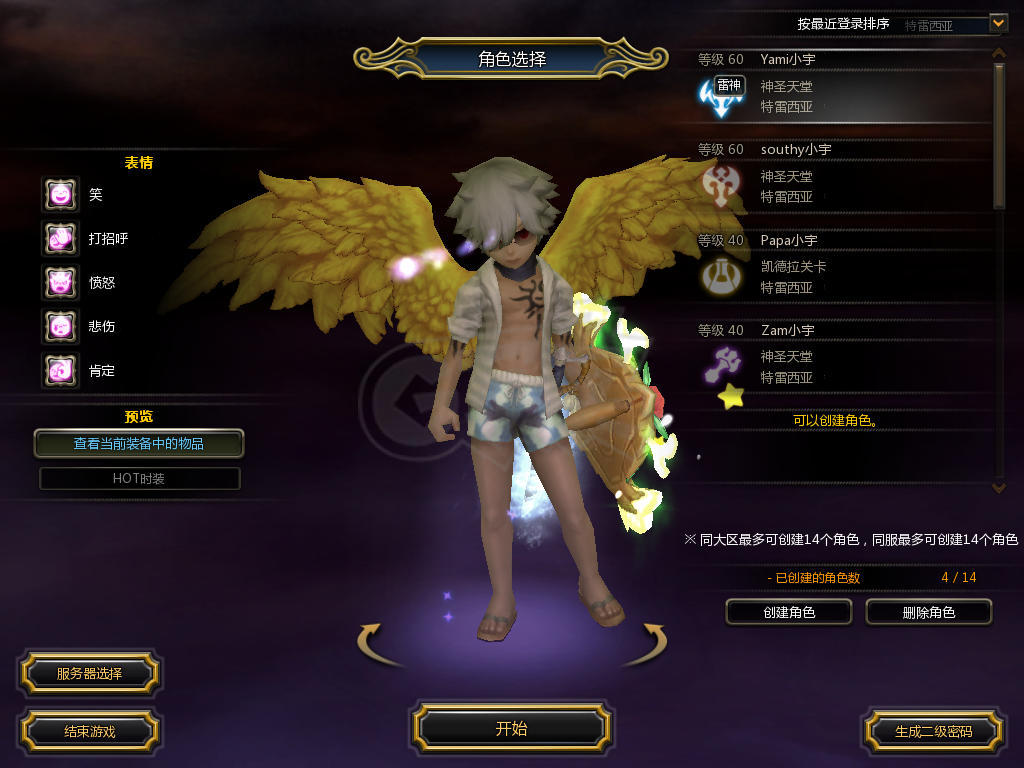Select the HOT时装 preview option

click(139, 478)
